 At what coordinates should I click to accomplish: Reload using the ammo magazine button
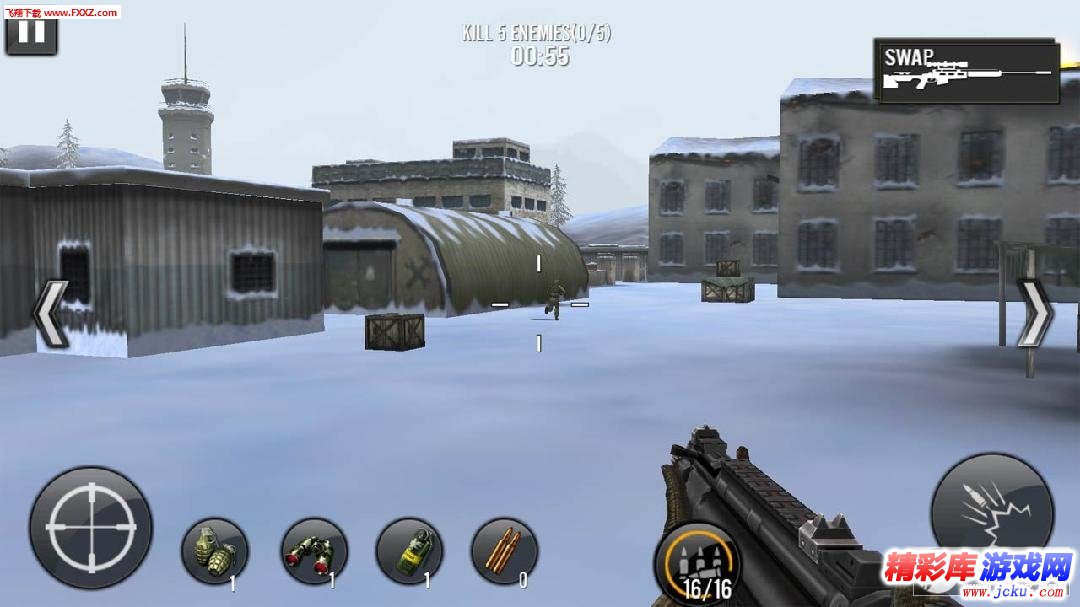click(x=697, y=561)
